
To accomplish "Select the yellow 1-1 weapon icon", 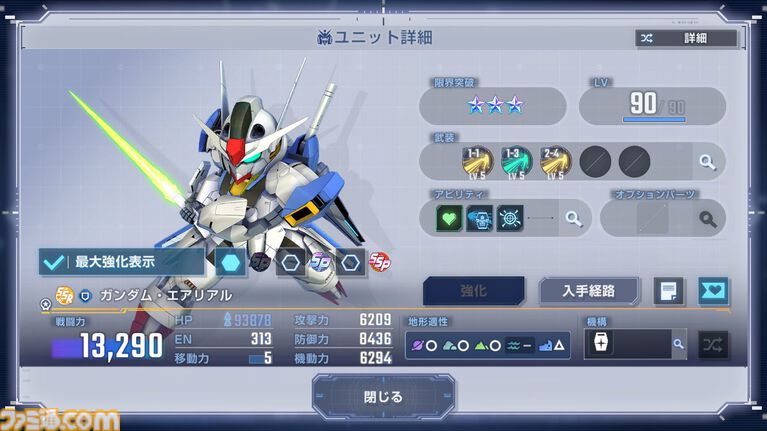I will click(x=478, y=160).
